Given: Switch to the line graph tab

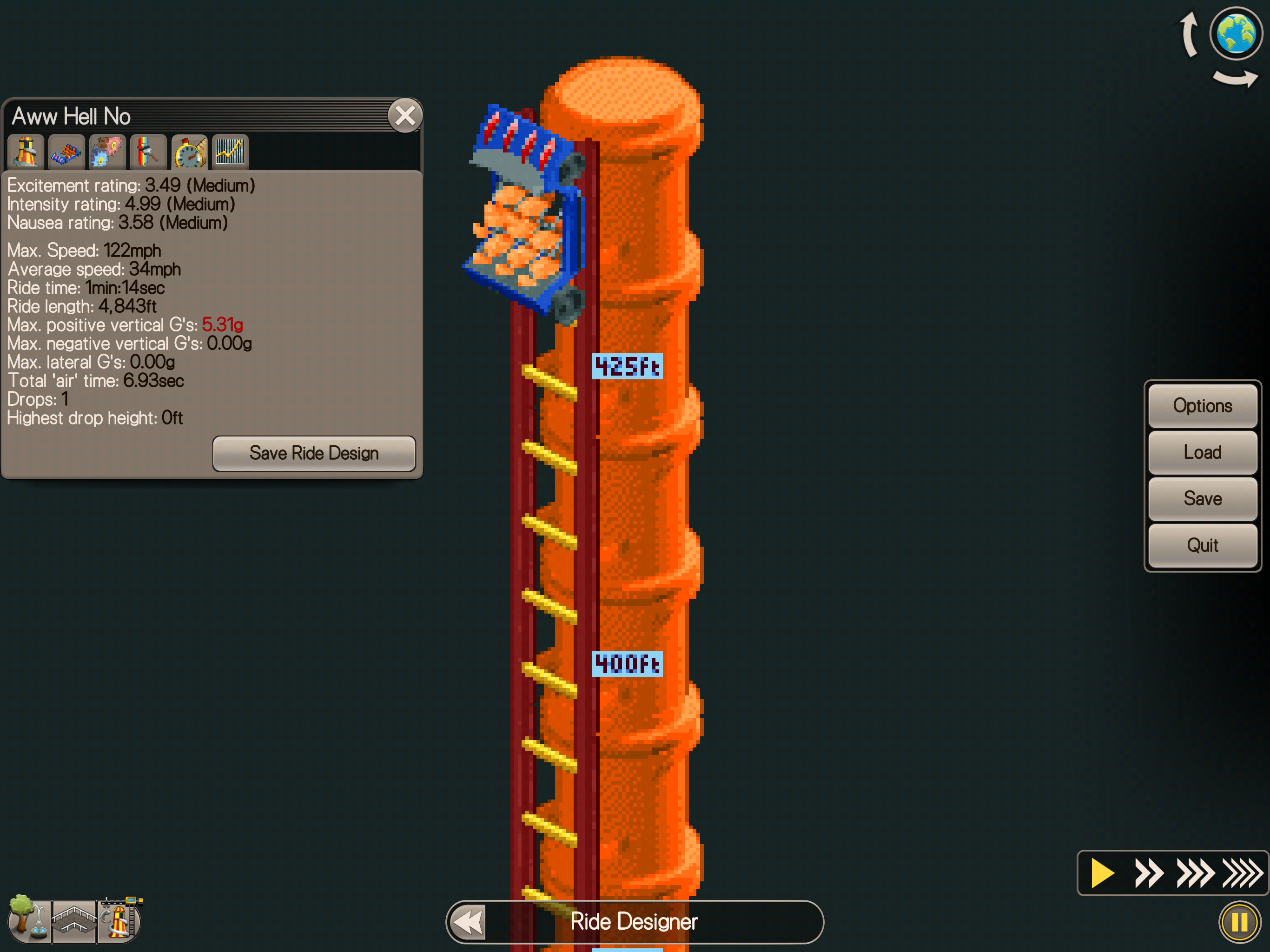Looking at the screenshot, I should click(x=230, y=152).
